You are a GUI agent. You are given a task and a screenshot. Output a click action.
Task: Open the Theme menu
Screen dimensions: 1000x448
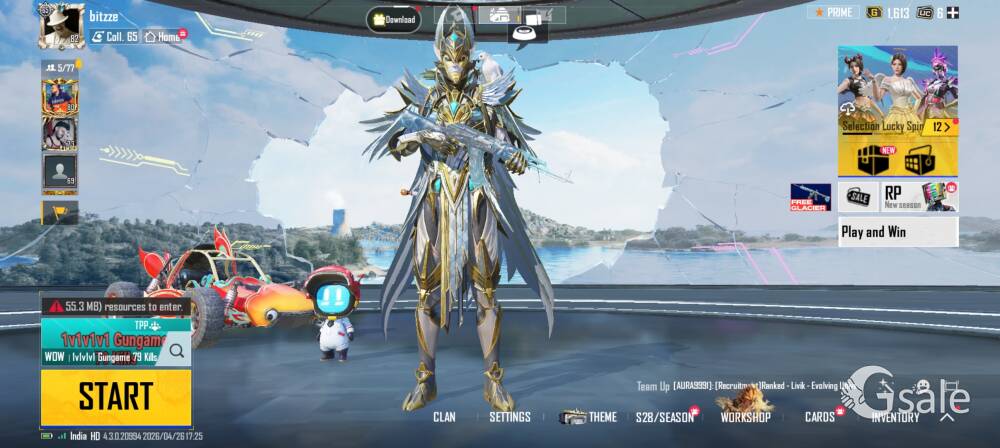[589, 417]
